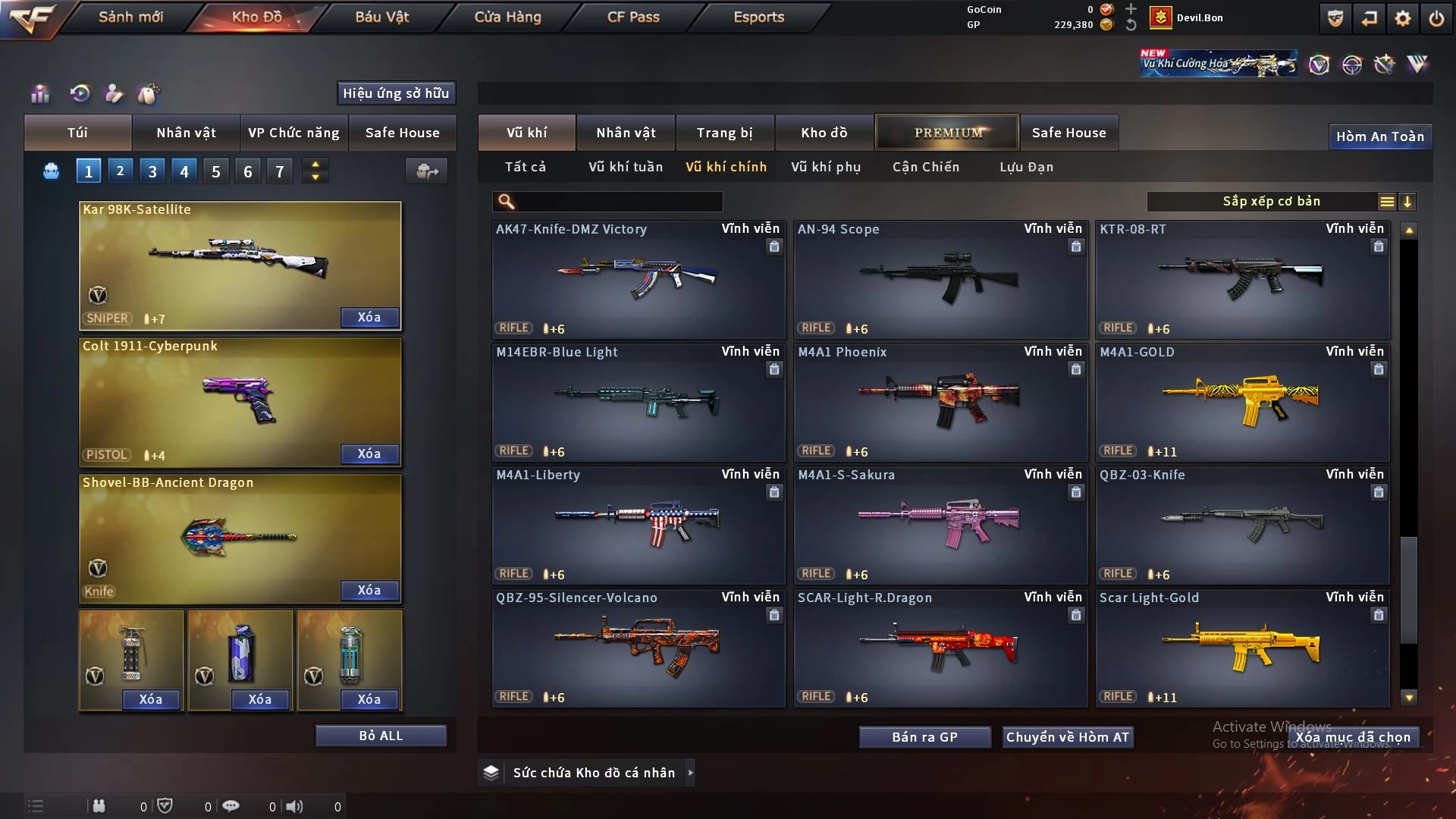Select the Nhân vật tab in the bag panel
This screenshot has width=1456, height=819.
coord(186,133)
